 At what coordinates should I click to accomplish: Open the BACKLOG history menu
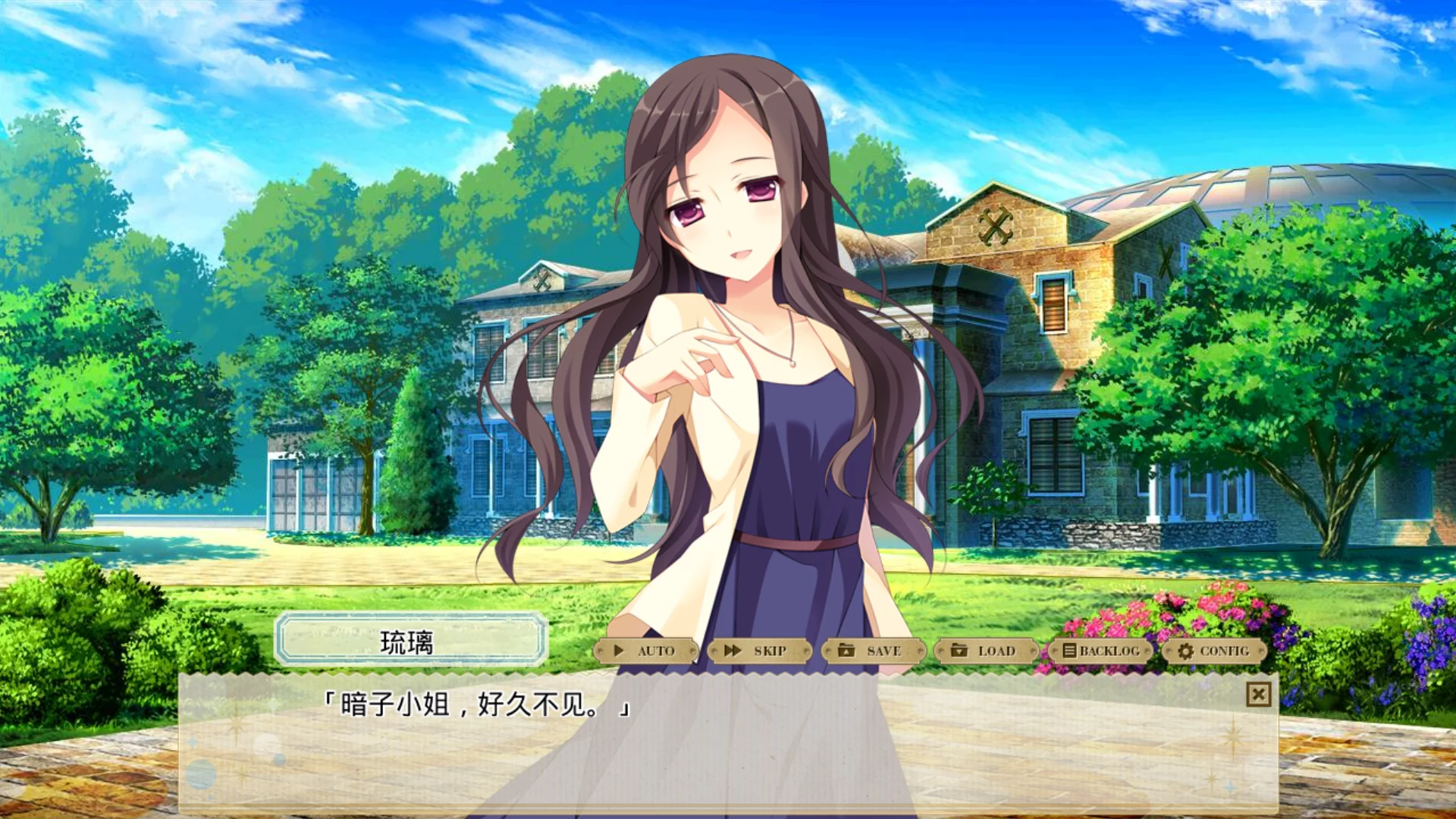[x=1100, y=652]
